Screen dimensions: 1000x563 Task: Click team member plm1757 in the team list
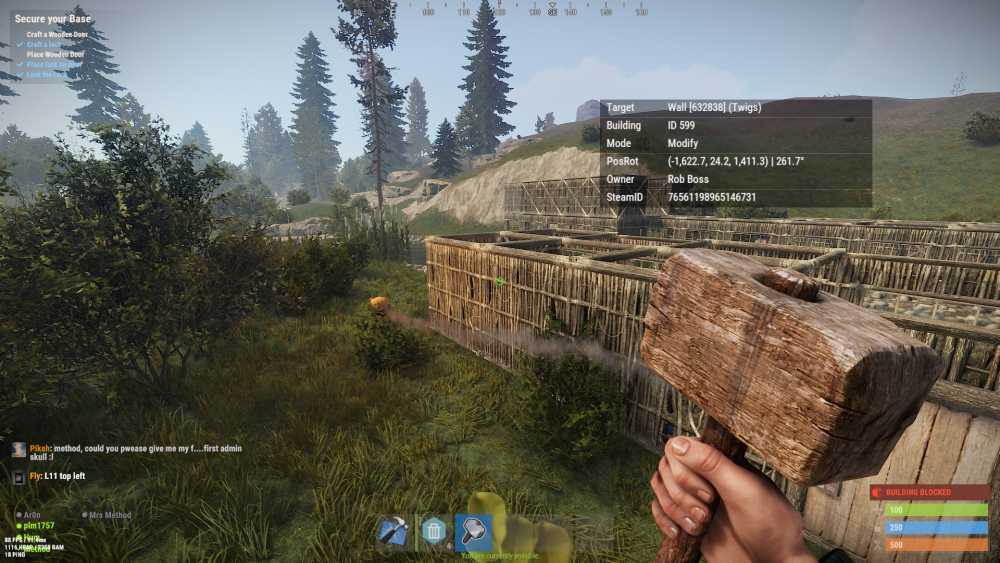[36, 525]
